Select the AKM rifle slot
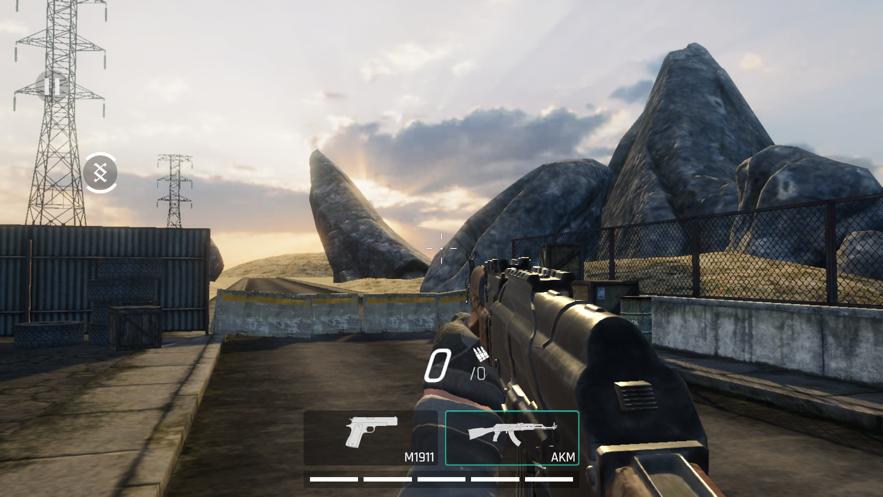The height and width of the screenshot is (497, 883). click(x=512, y=438)
